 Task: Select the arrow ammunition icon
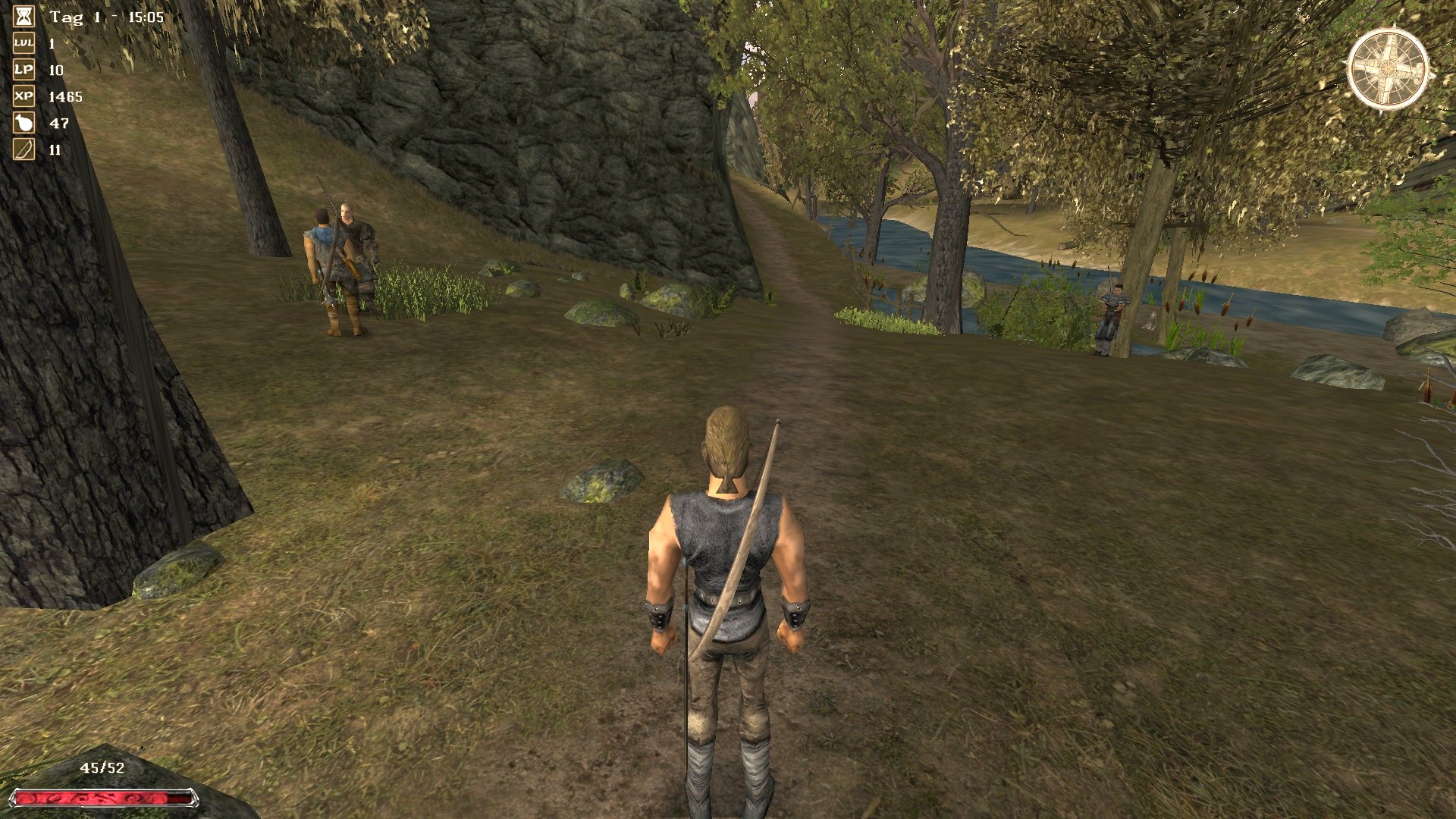pos(24,149)
